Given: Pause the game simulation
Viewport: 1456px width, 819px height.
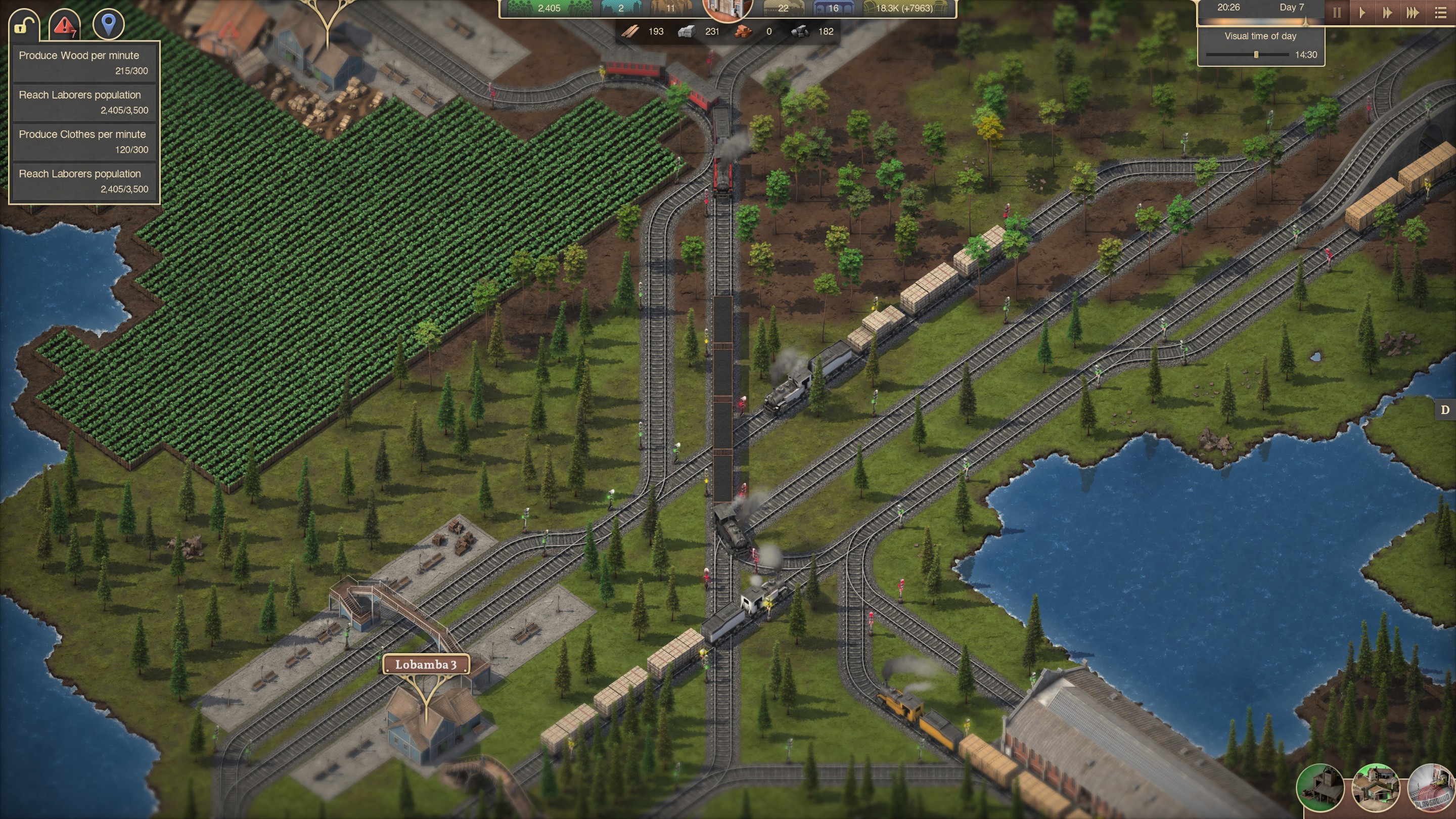Looking at the screenshot, I should (1338, 12).
